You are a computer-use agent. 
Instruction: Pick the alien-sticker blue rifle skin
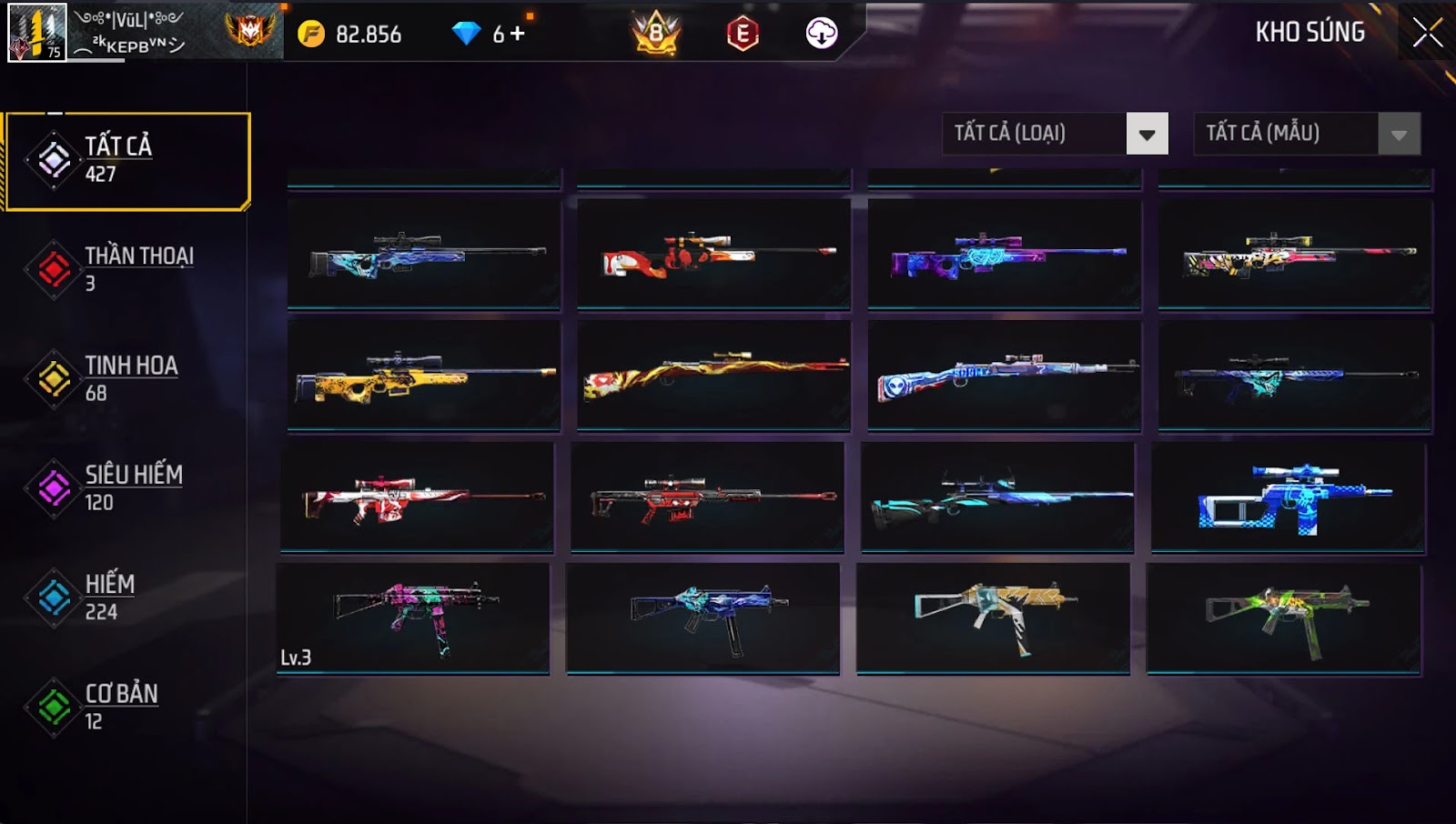coord(1004,375)
